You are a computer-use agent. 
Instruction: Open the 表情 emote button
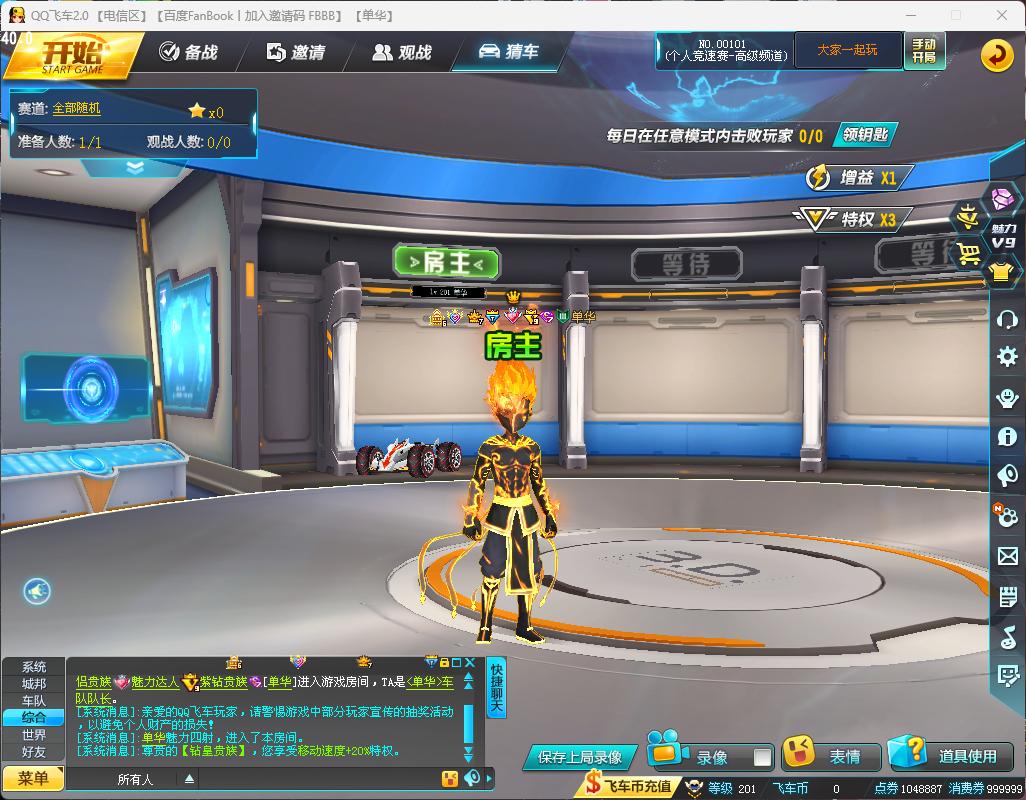coord(830,756)
